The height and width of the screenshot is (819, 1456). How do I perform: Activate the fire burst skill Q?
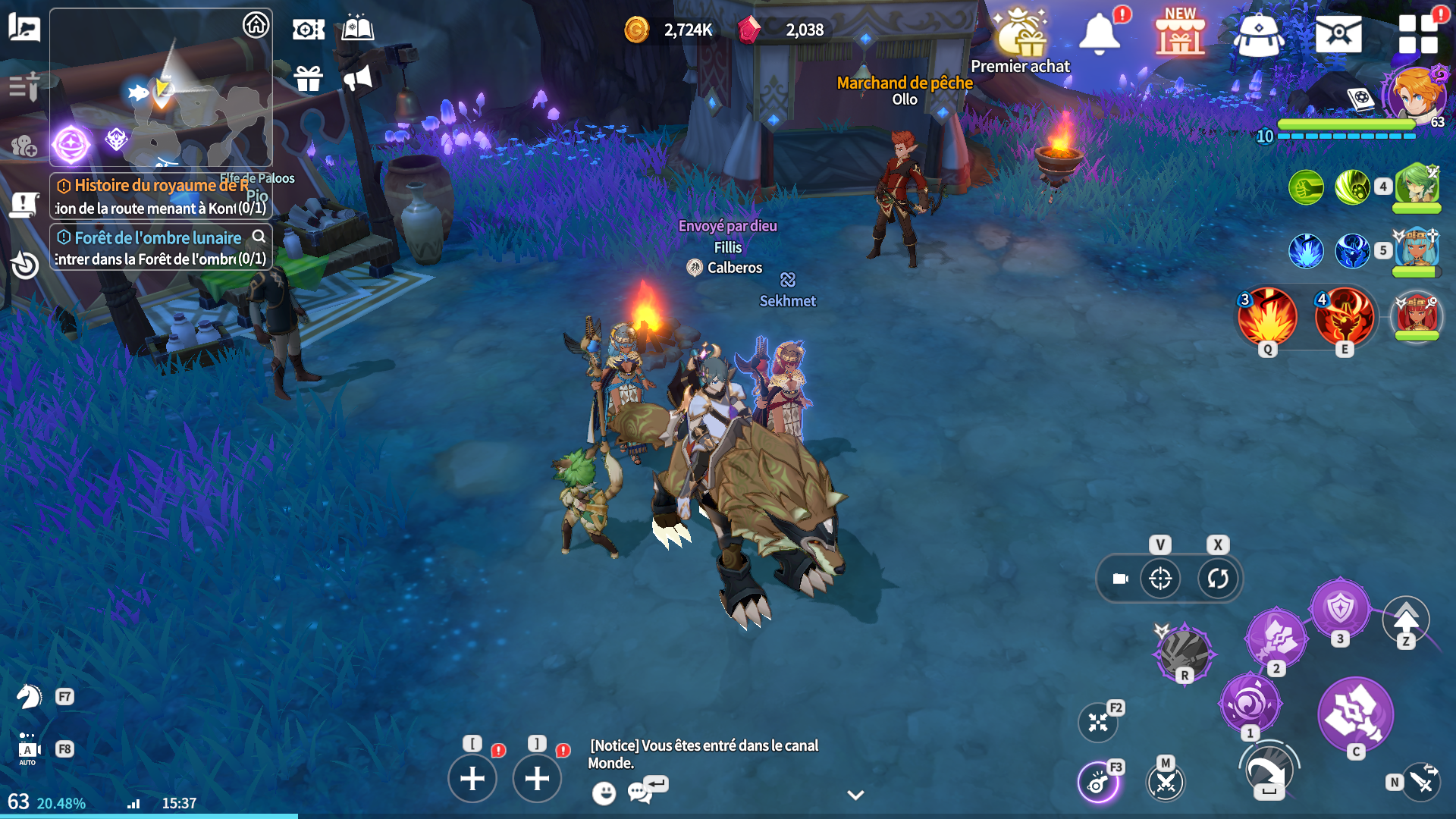pos(1267,317)
